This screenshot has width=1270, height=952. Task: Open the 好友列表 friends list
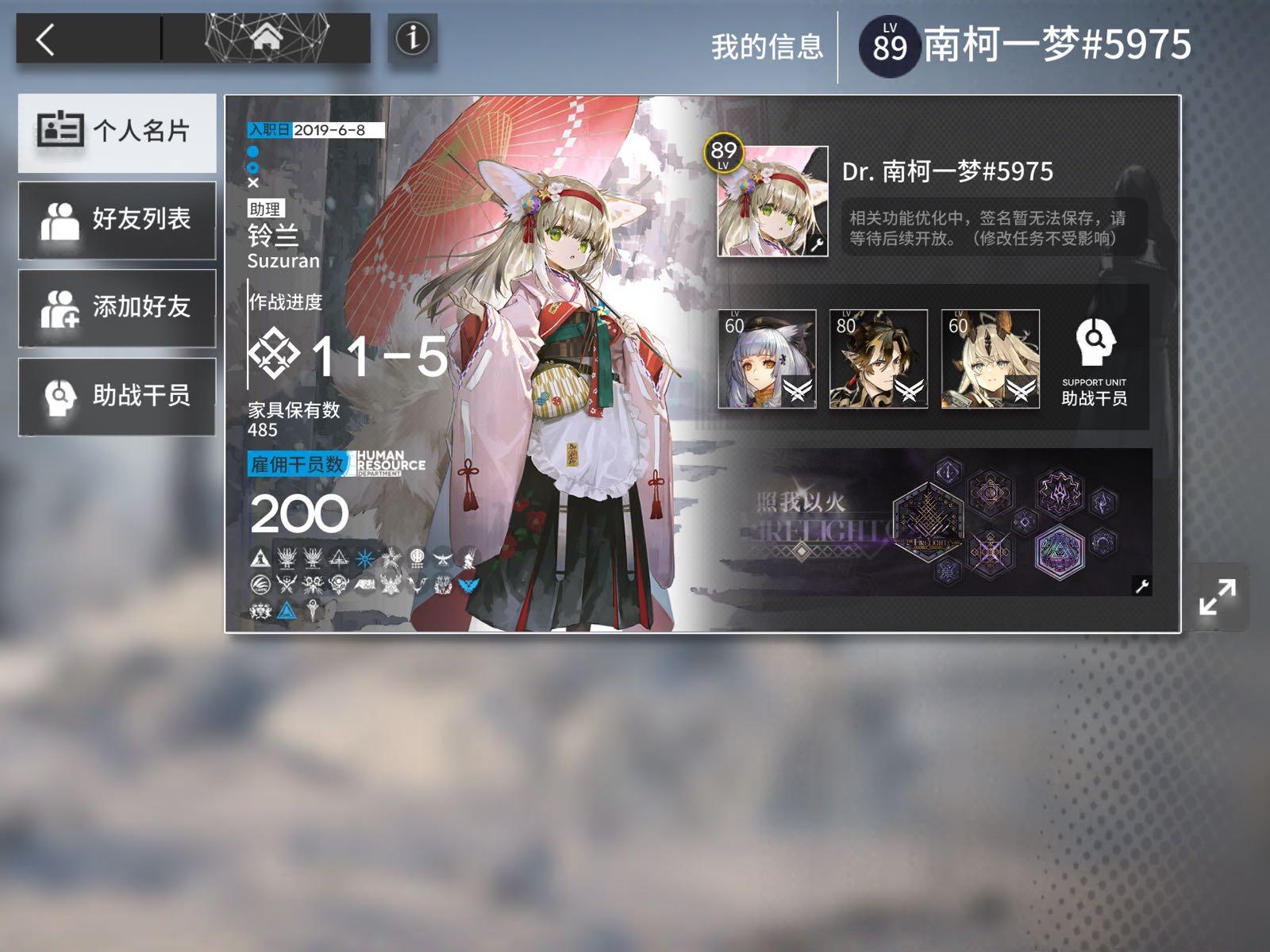coord(116,220)
